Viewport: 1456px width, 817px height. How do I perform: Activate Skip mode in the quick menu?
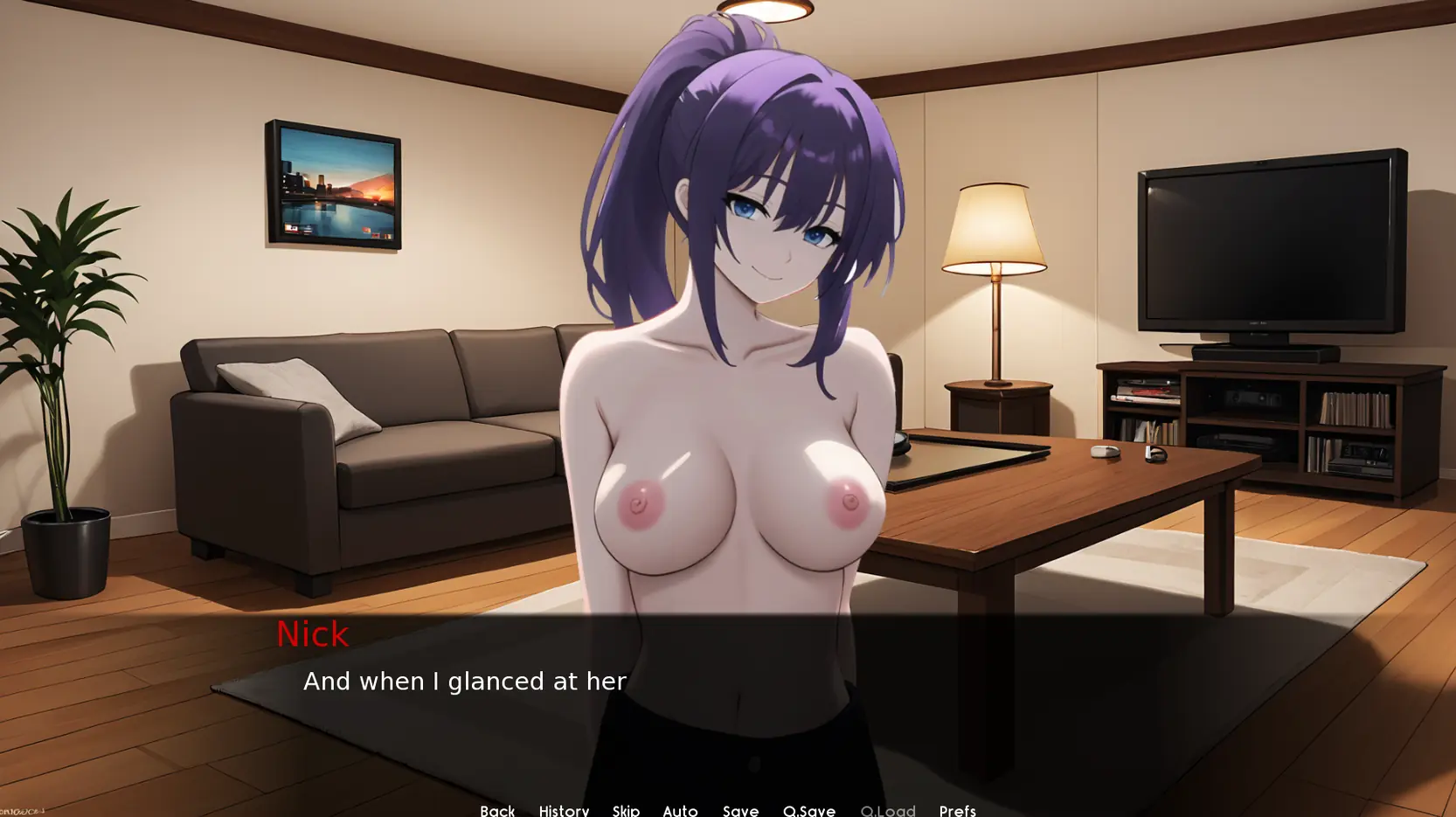pos(626,810)
